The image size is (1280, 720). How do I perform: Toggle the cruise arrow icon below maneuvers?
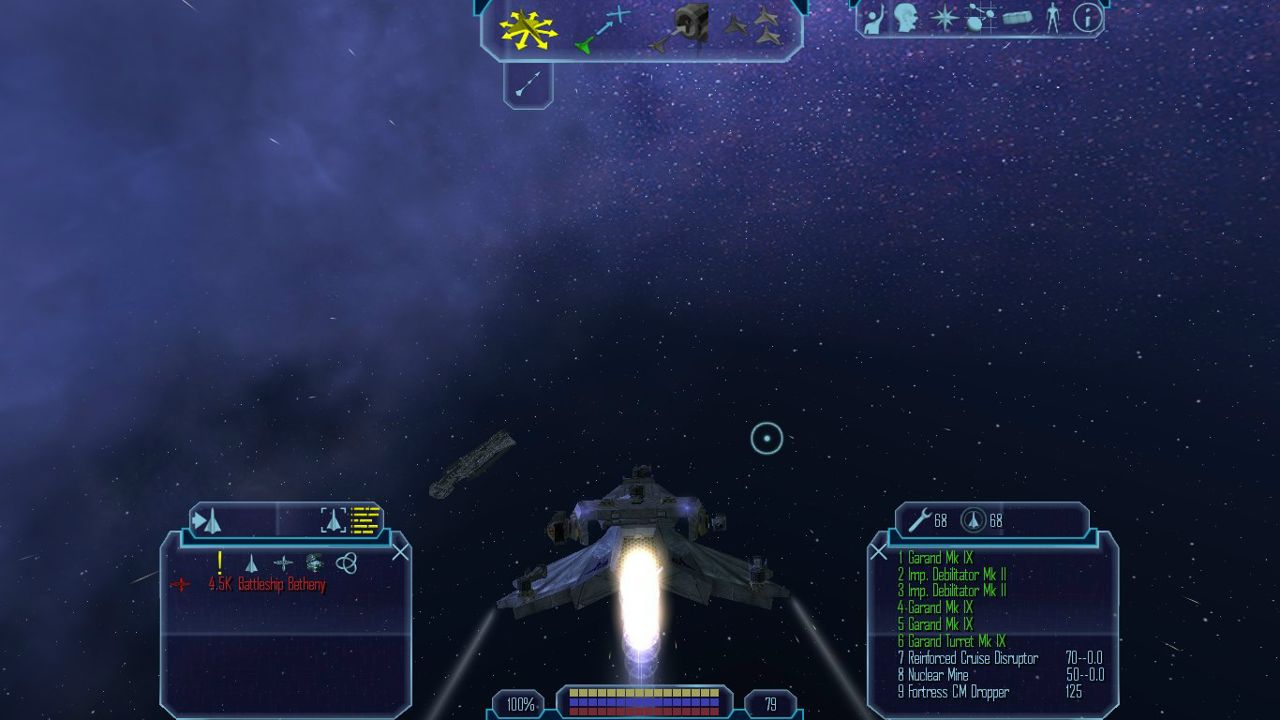coord(528,84)
